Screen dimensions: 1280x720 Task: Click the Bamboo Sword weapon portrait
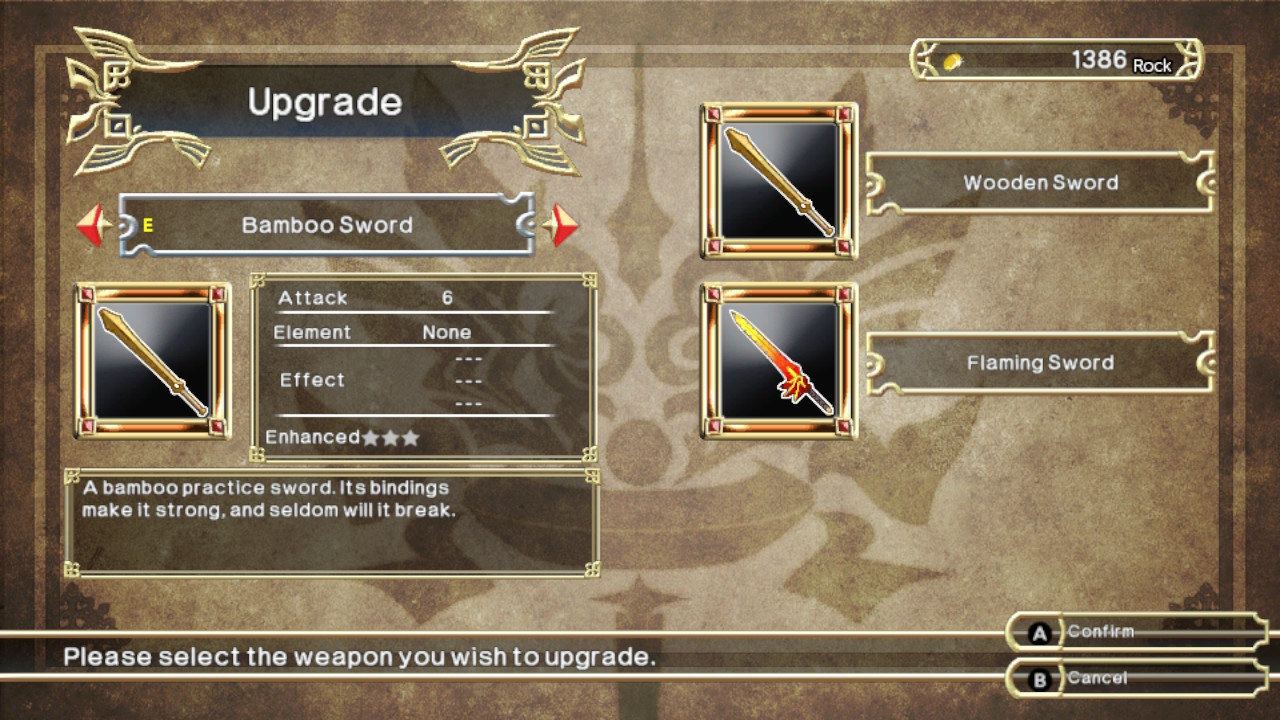[152, 362]
